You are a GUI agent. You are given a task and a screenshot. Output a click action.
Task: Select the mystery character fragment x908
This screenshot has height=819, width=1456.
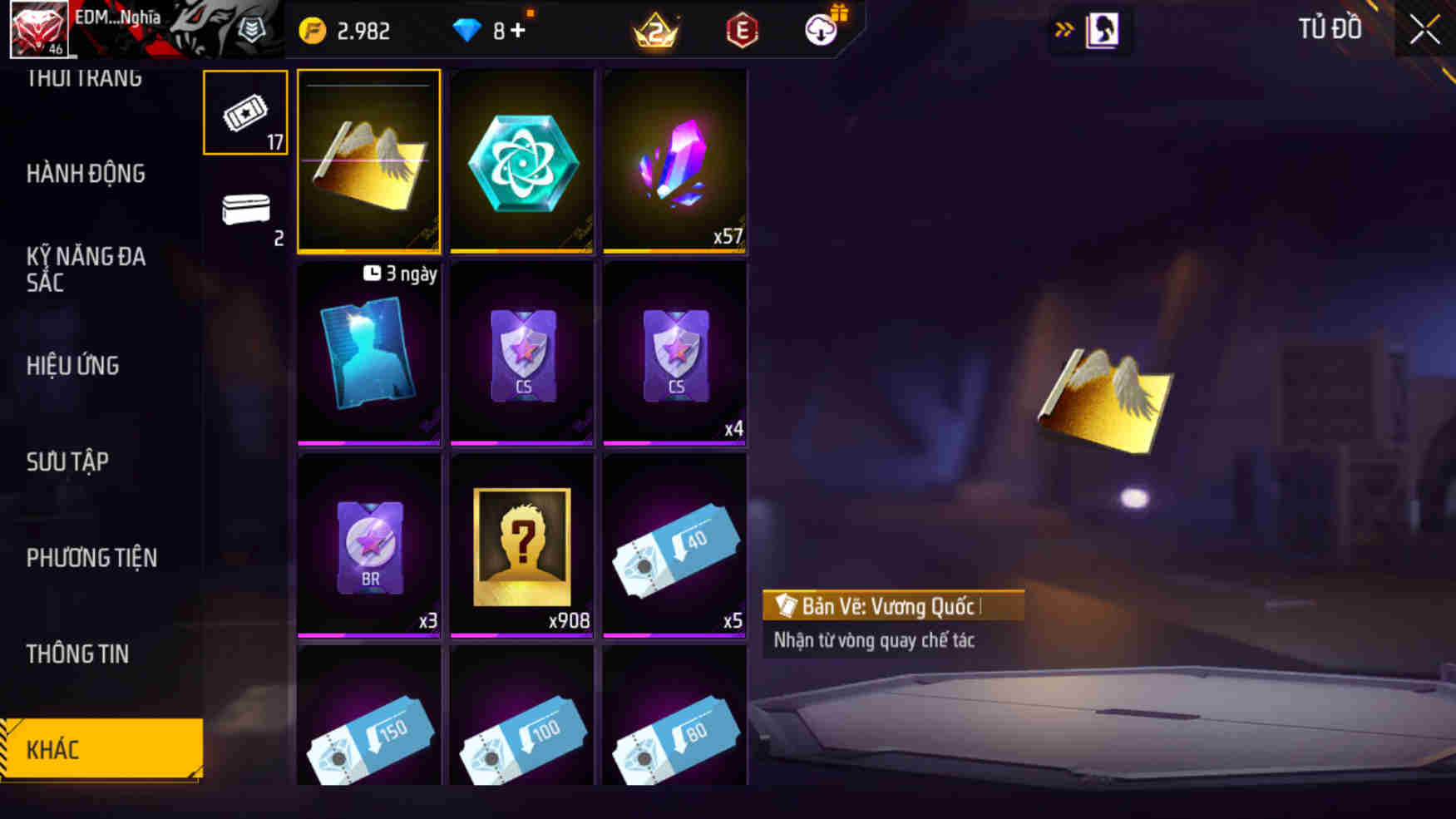[521, 545]
